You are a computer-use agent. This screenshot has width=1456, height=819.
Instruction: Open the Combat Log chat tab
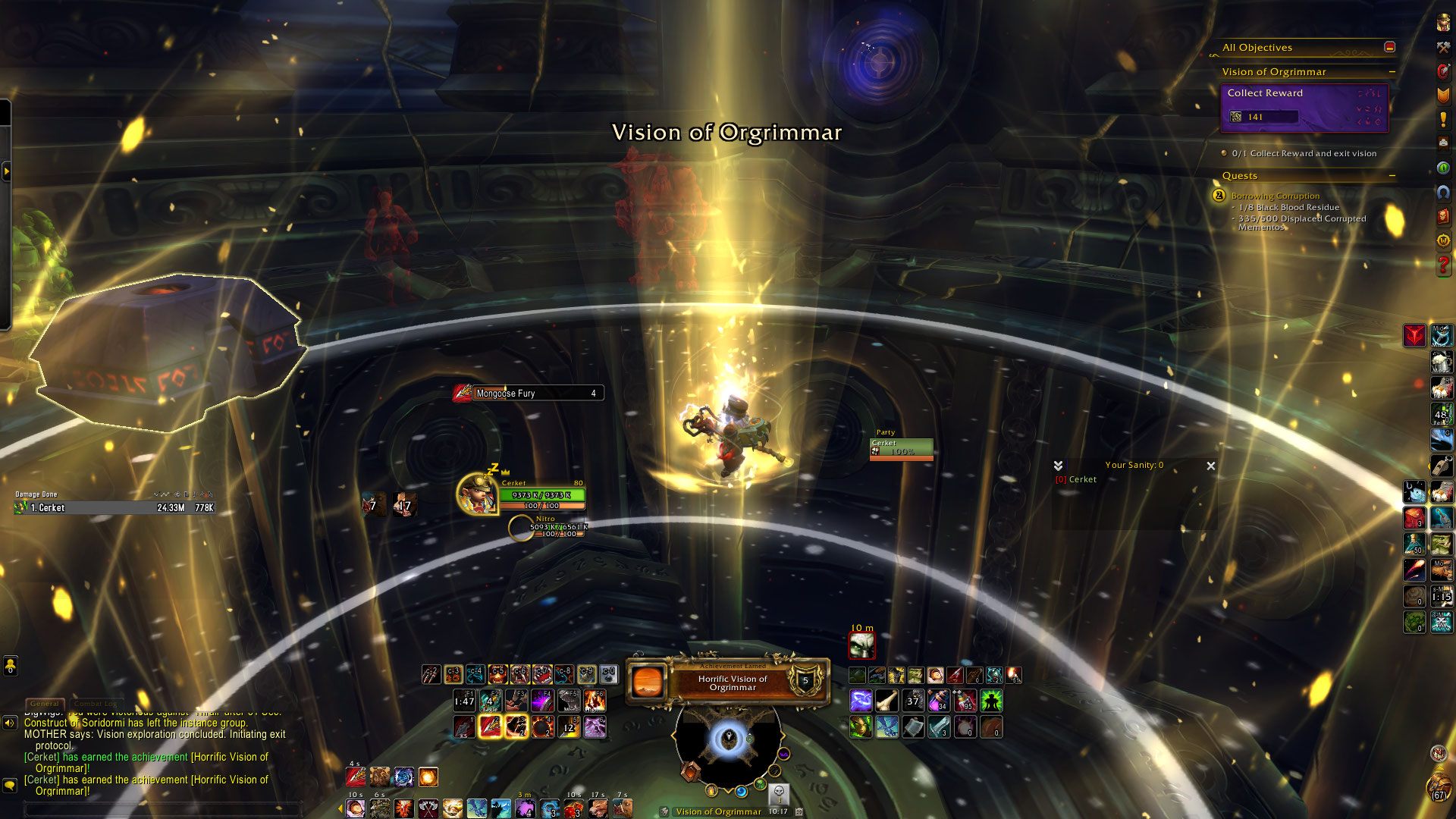click(96, 704)
